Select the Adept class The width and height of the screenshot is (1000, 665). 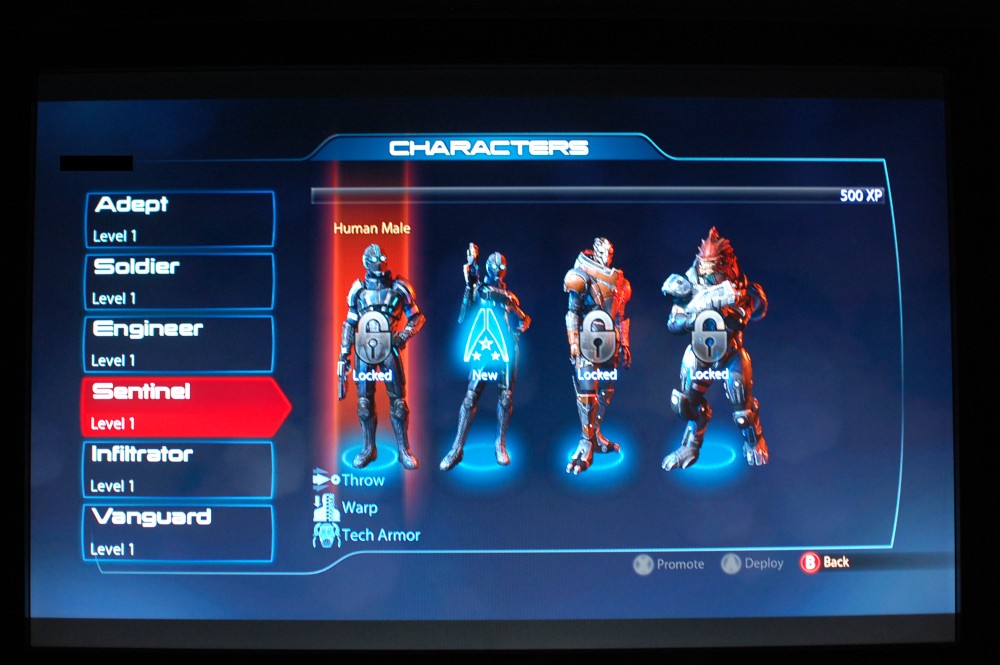click(179, 219)
